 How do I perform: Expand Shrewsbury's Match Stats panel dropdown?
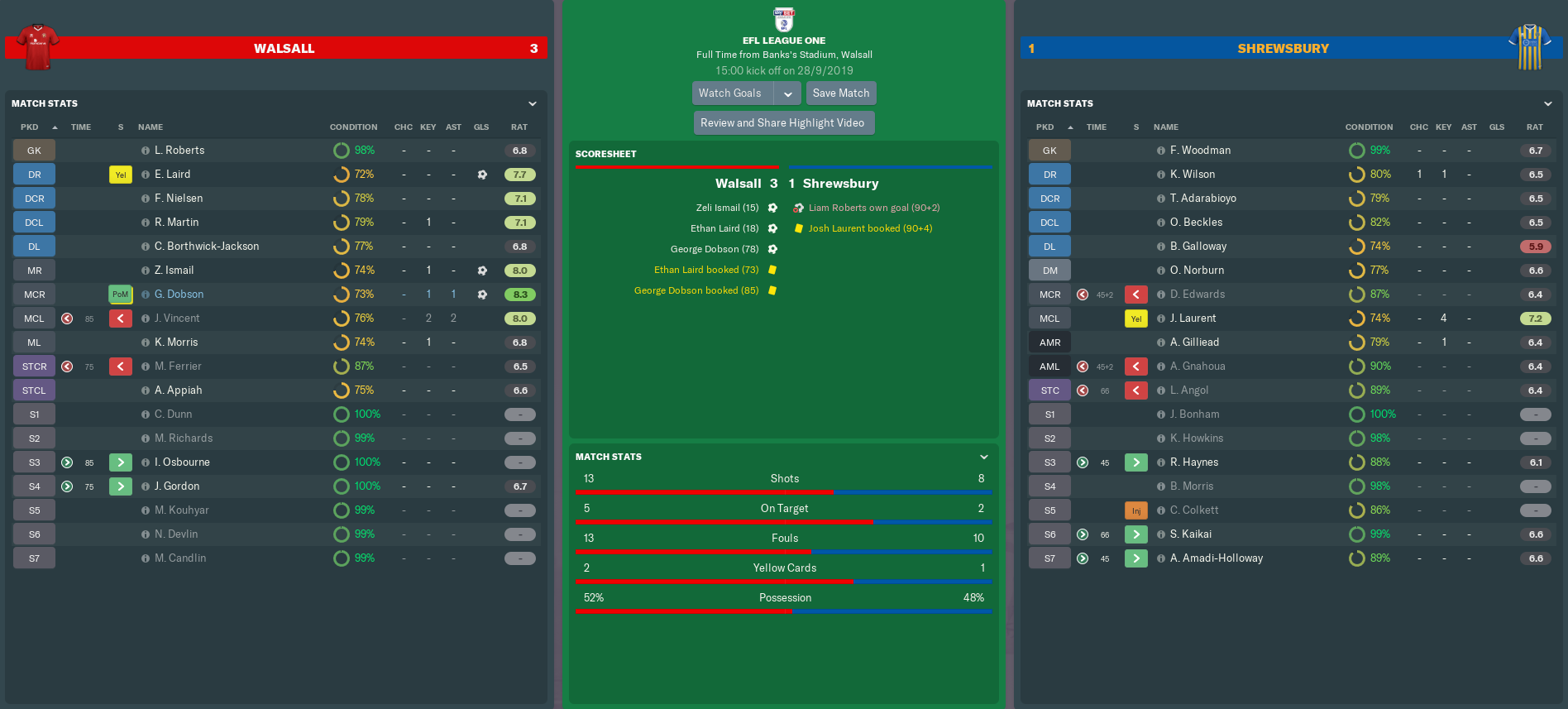pyautogui.click(x=1548, y=104)
